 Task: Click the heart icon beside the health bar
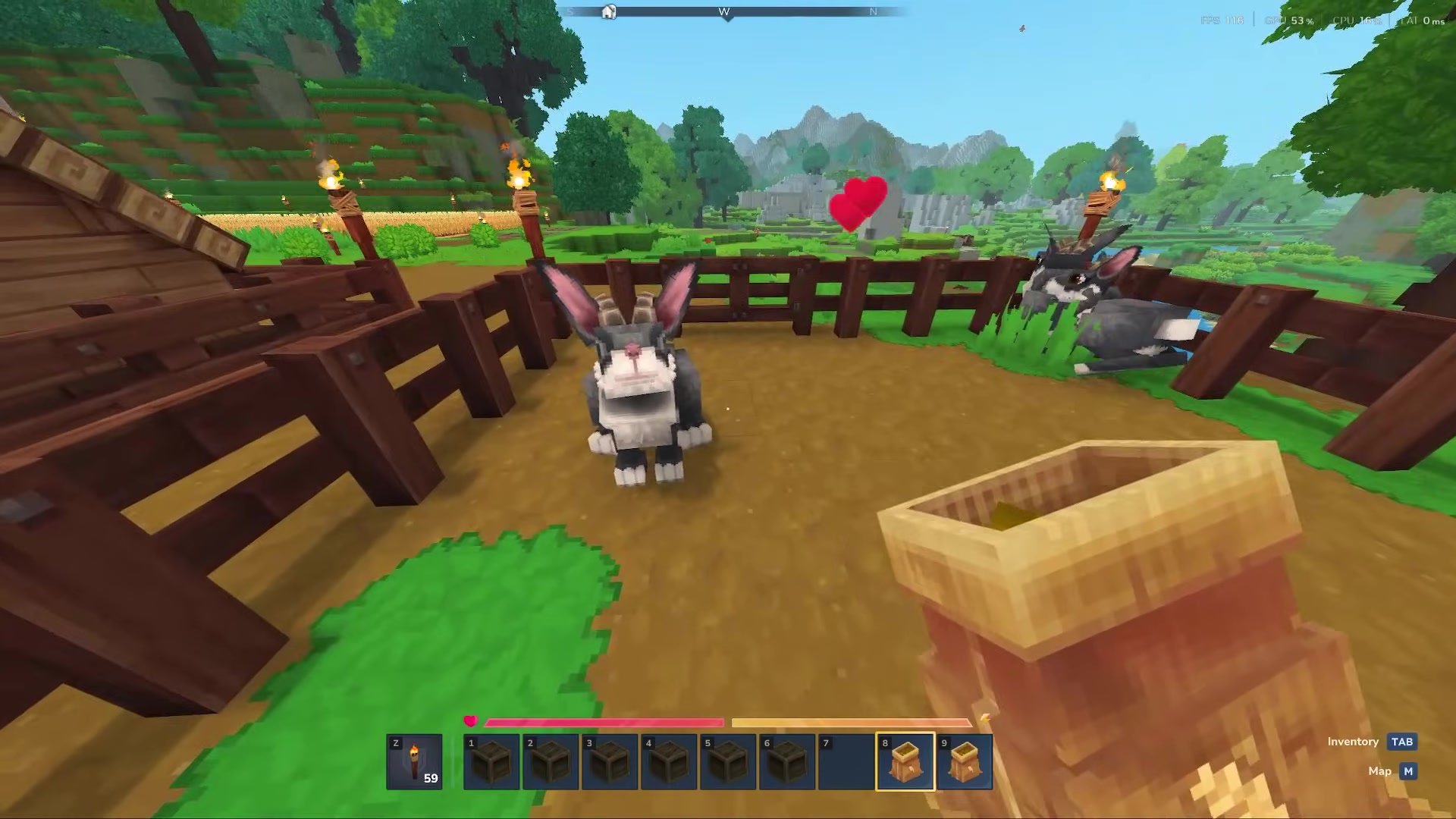coord(472,721)
